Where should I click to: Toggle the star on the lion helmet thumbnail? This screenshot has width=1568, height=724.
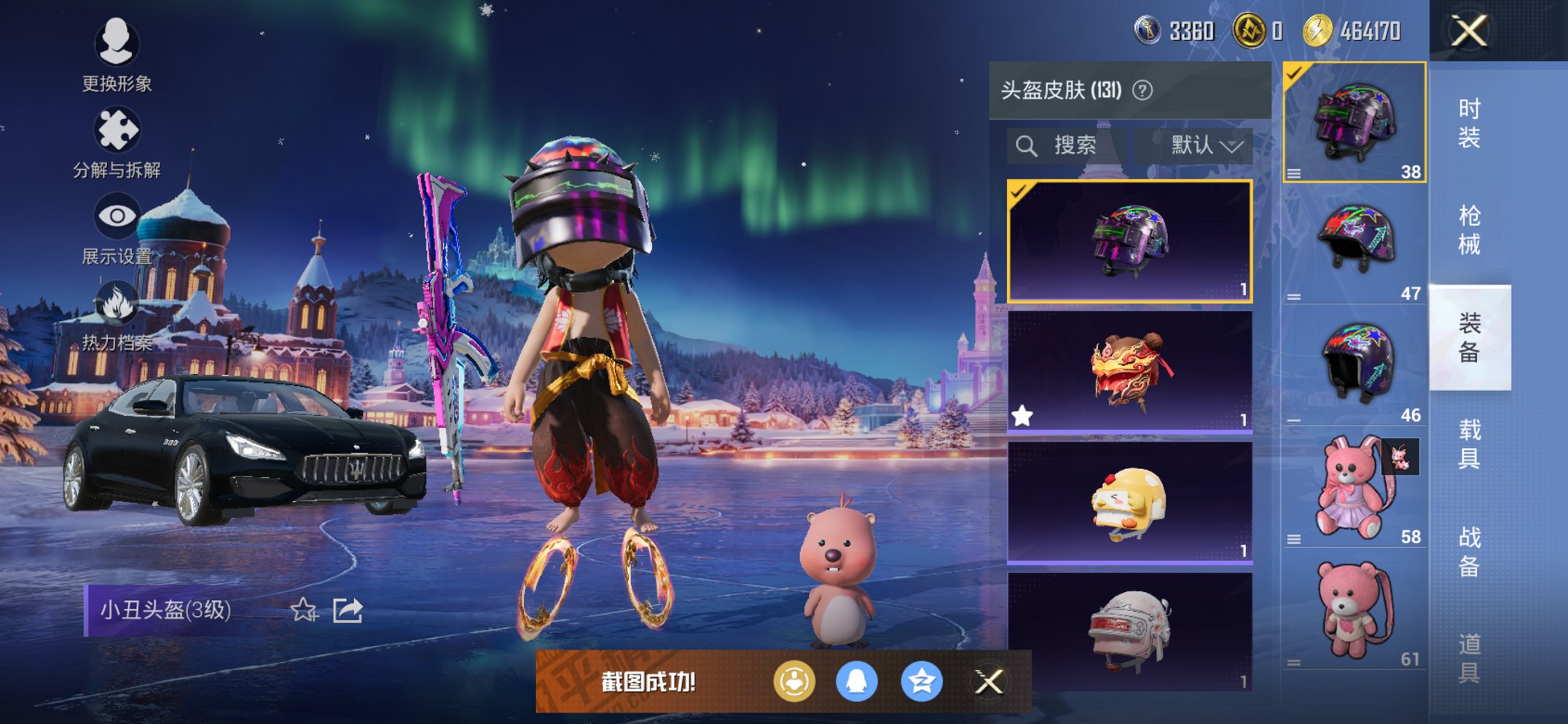pos(1024,415)
